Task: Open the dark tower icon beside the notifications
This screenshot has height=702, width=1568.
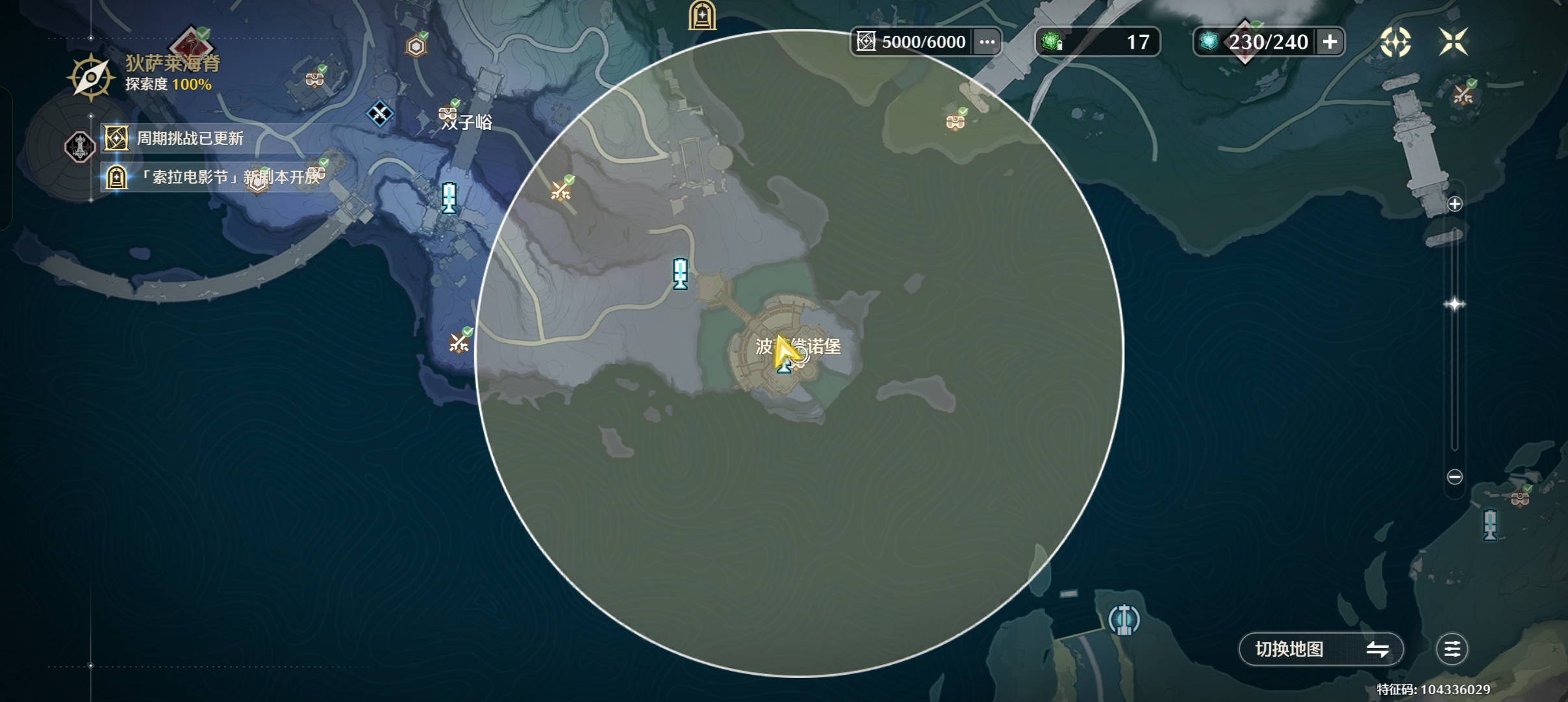Action: (x=80, y=146)
